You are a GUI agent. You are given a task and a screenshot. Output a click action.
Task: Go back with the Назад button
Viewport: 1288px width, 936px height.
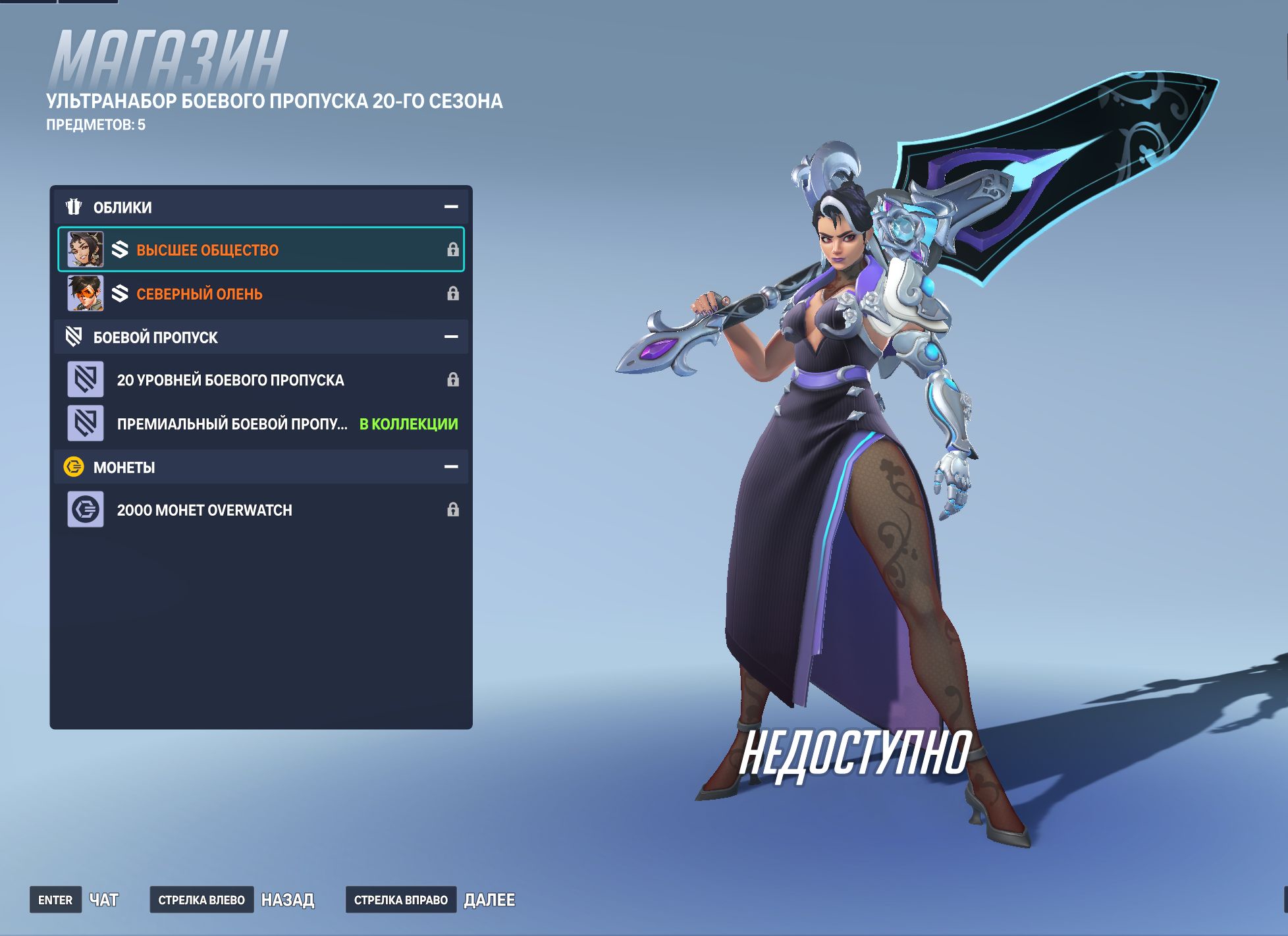pyautogui.click(x=287, y=900)
